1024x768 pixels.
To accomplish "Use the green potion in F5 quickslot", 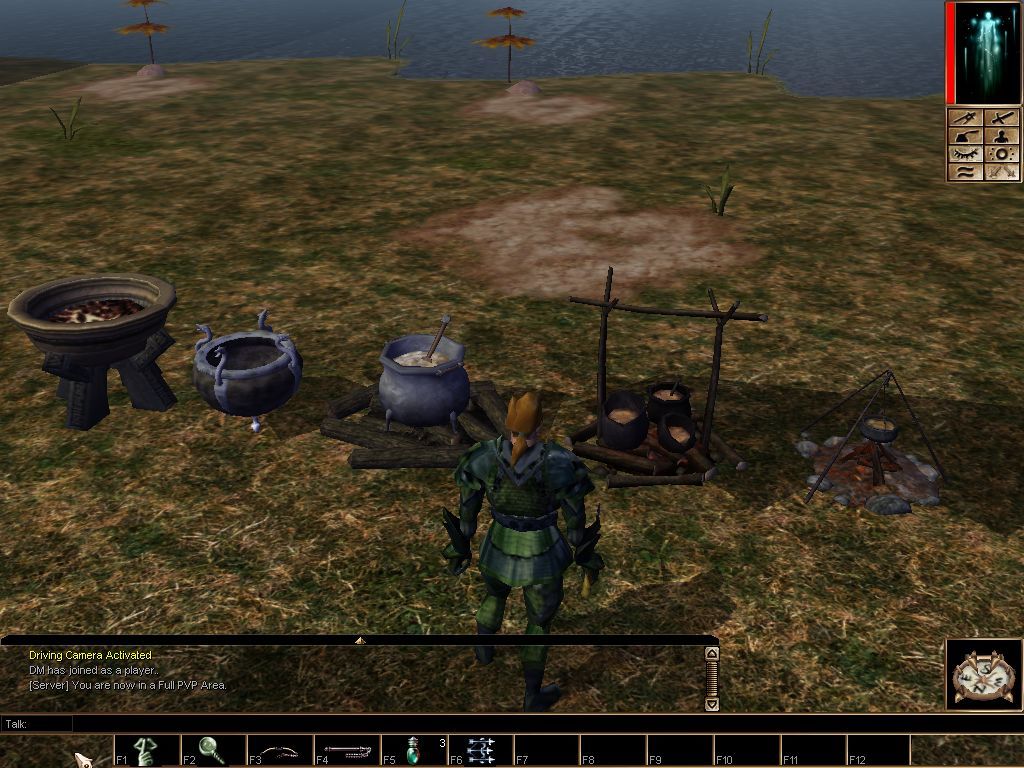I will pos(414,751).
